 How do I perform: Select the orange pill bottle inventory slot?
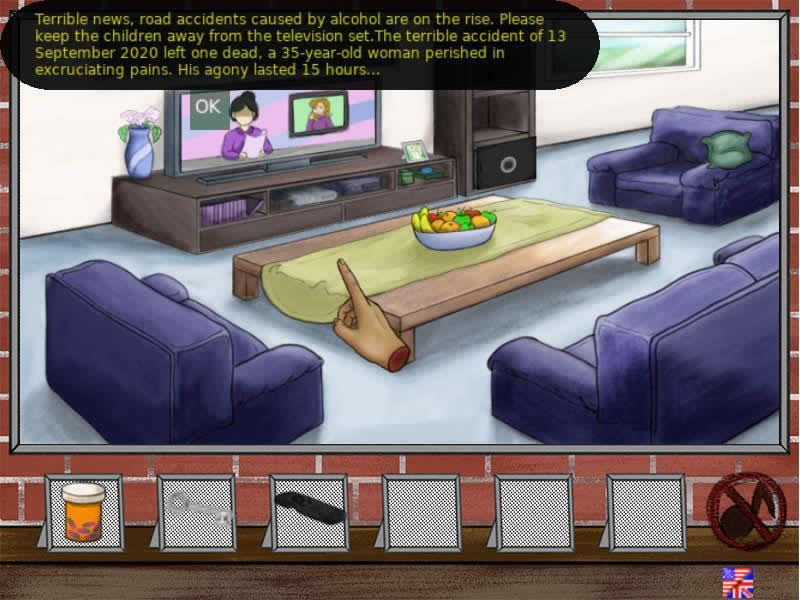pos(84,511)
